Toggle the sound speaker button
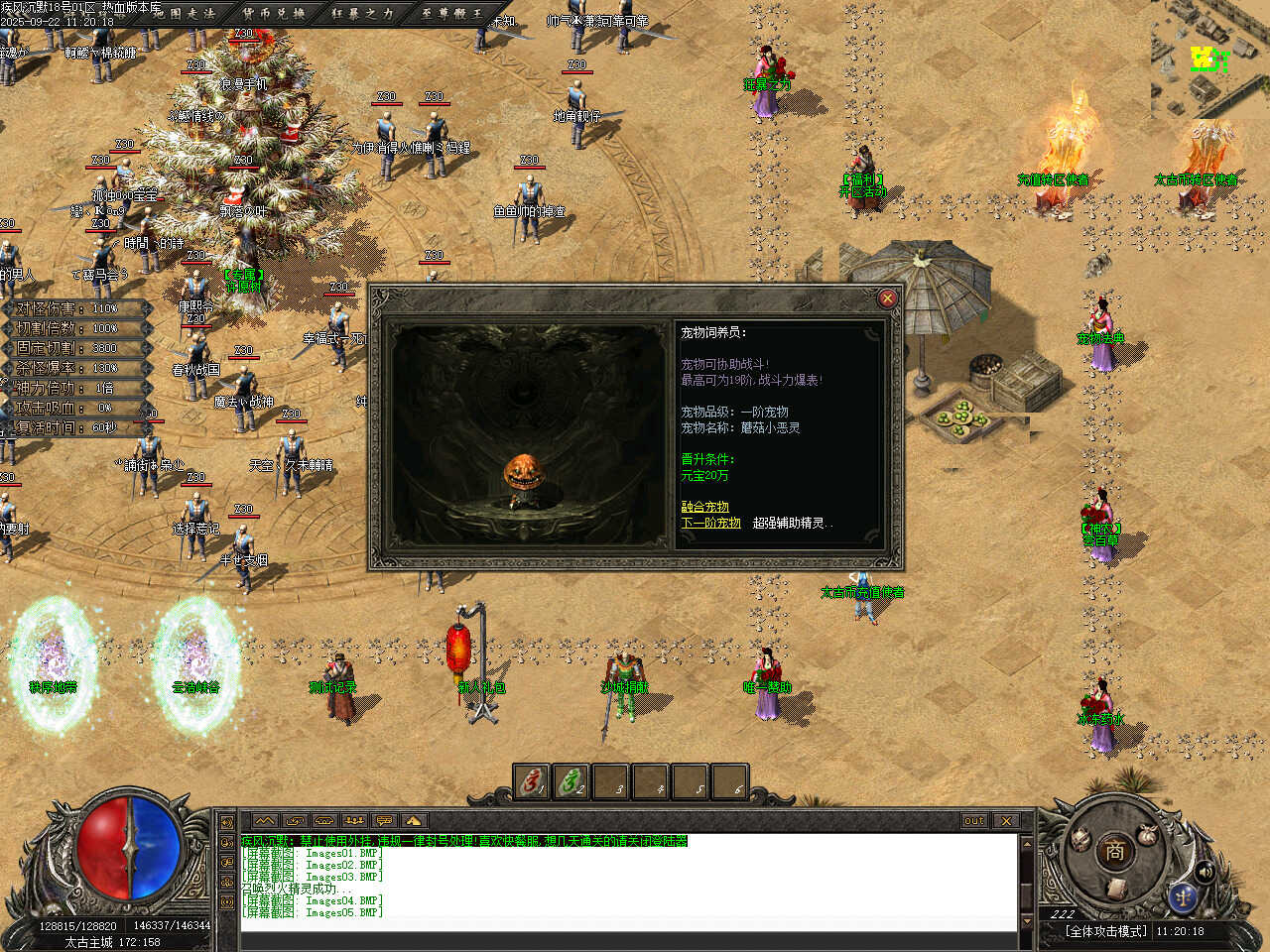1270x952 pixels. click(x=1205, y=872)
